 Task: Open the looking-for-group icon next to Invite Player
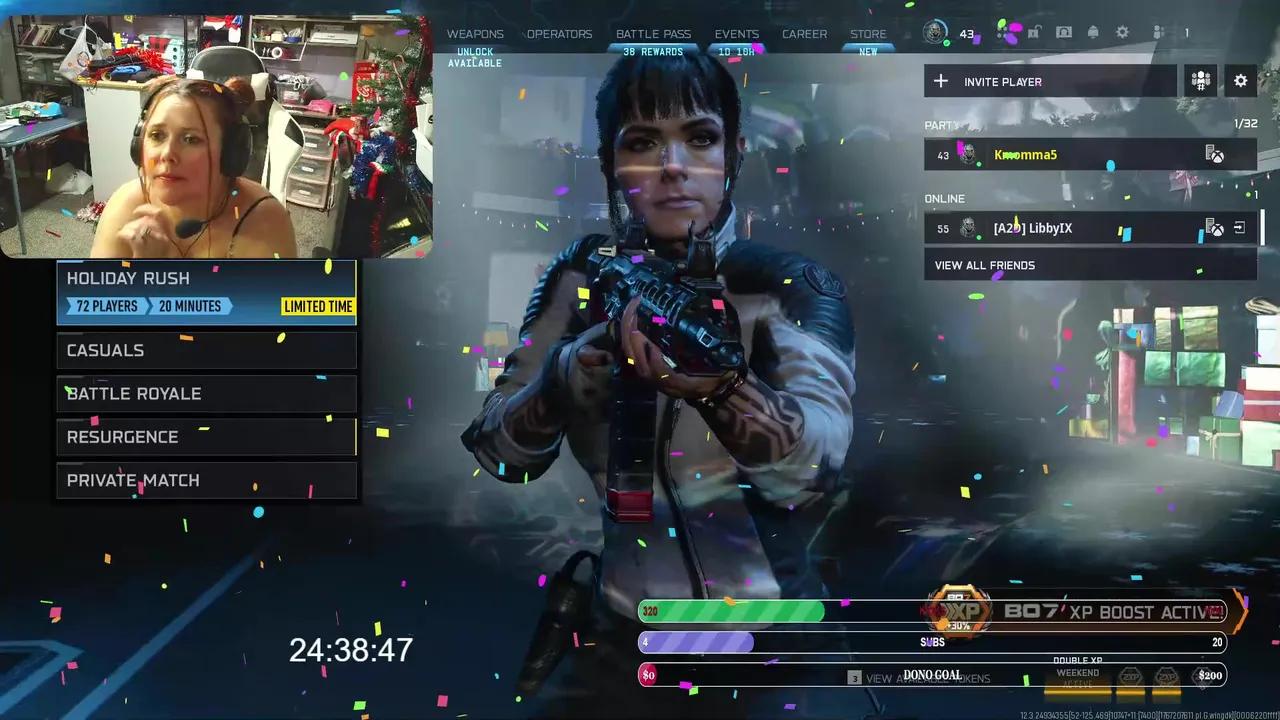coord(1200,81)
